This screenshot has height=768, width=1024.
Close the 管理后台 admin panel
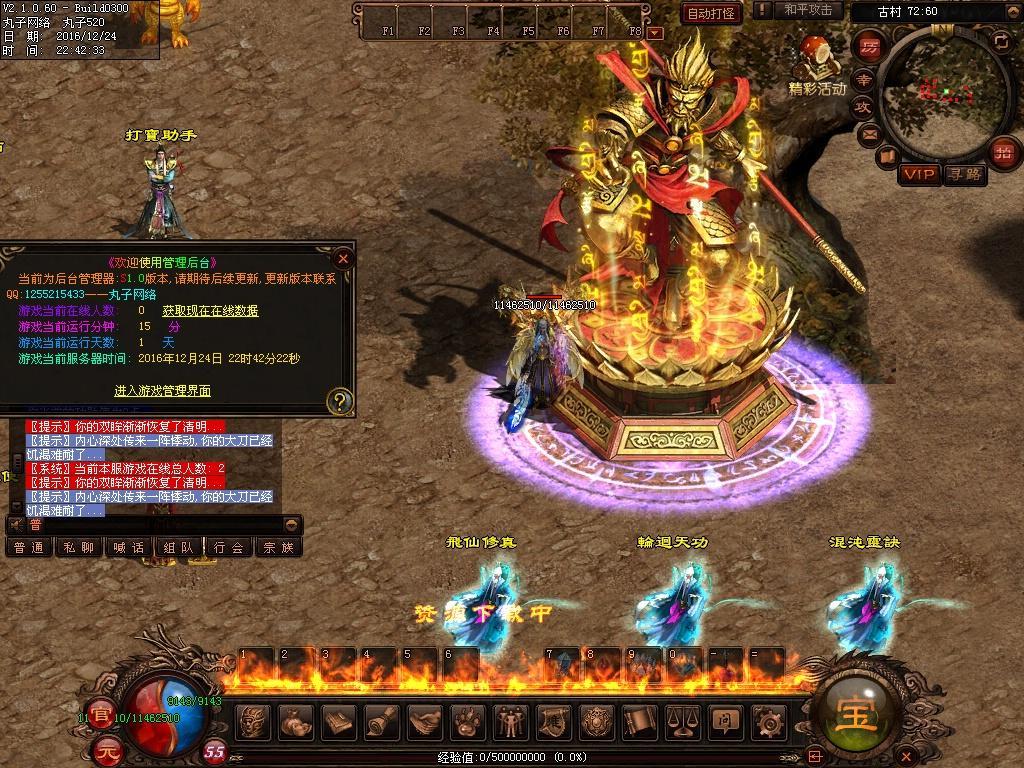point(343,258)
